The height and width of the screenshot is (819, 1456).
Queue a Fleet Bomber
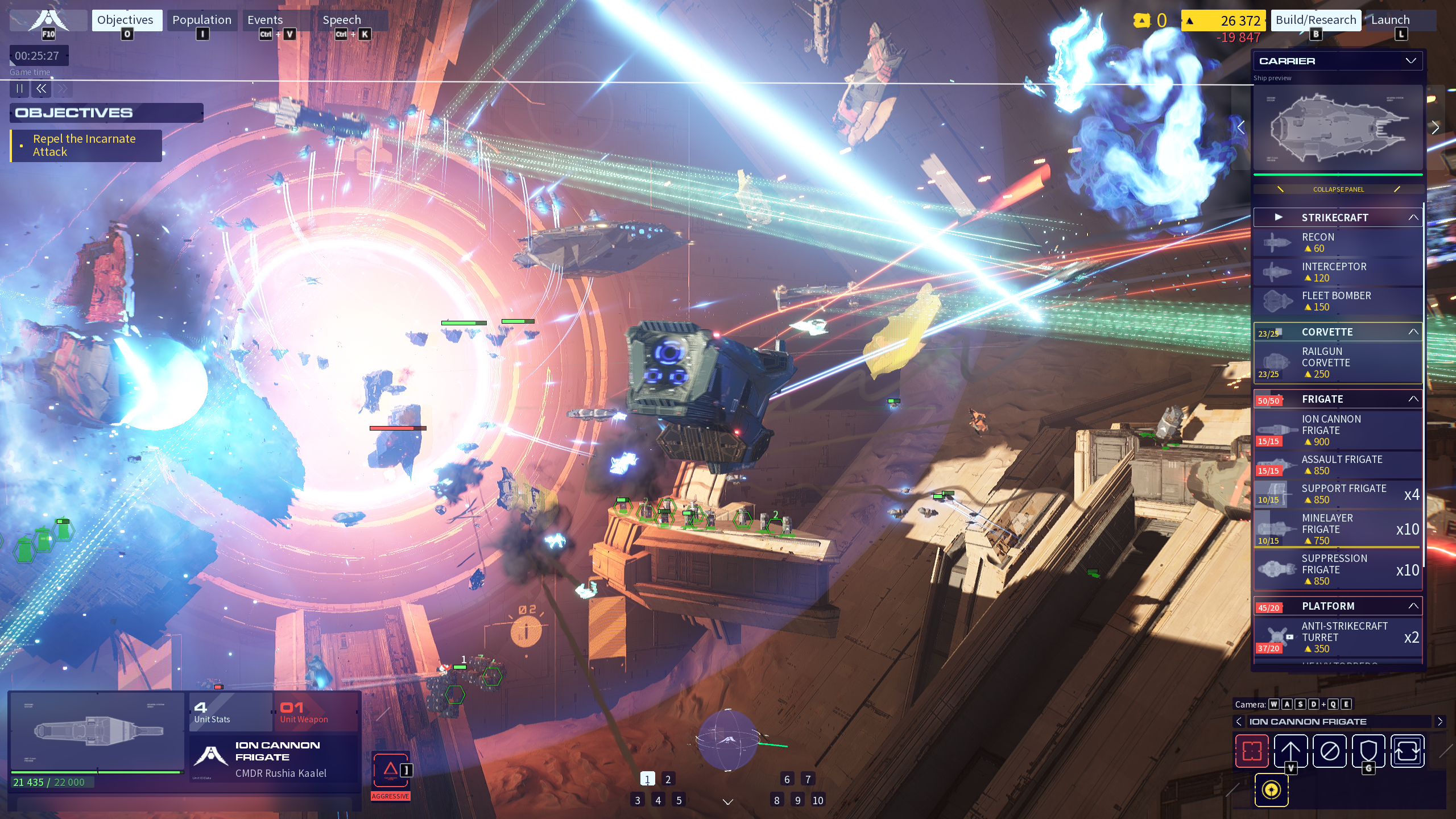click(1337, 301)
